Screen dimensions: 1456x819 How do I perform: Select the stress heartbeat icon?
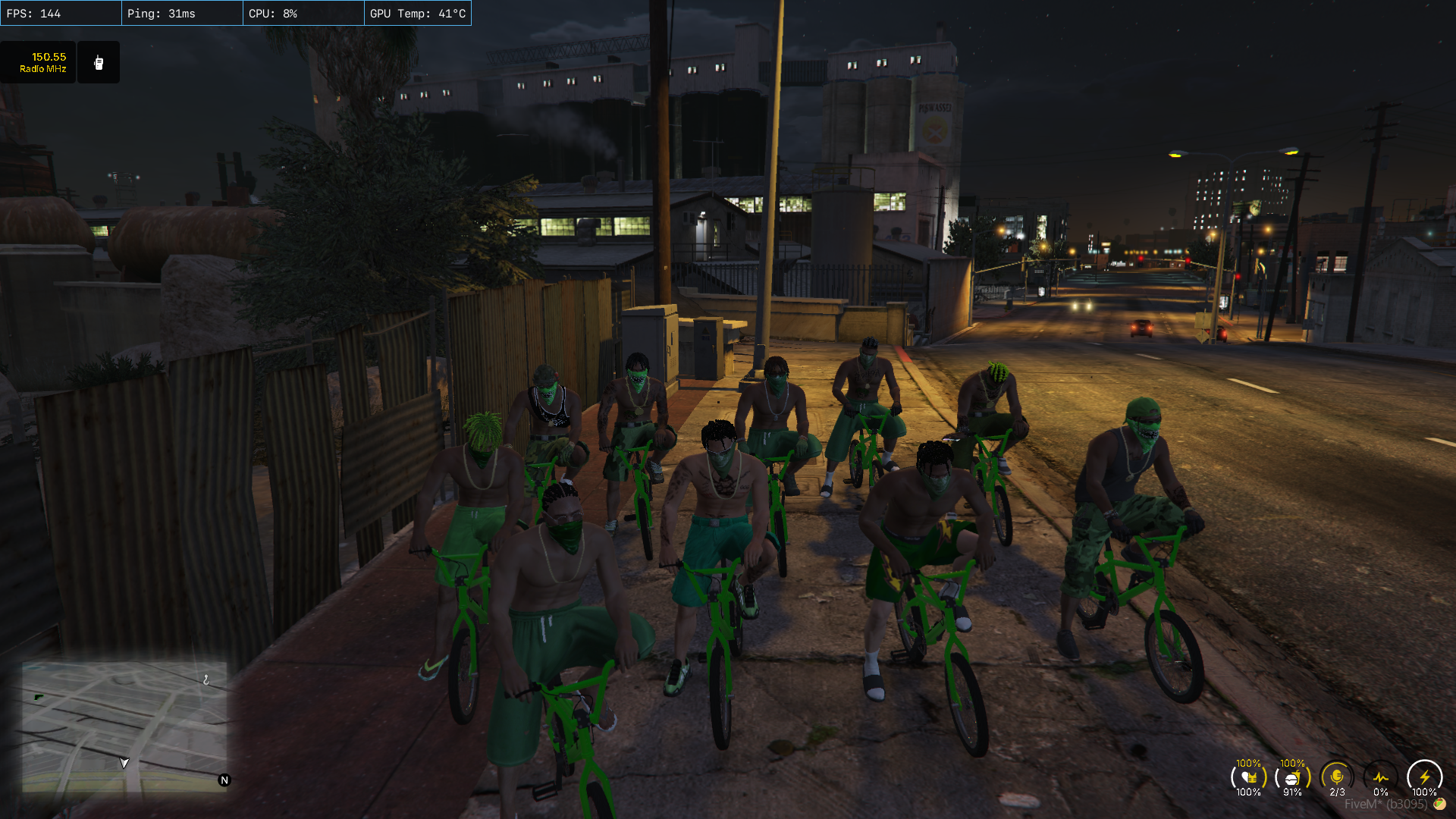tap(1380, 777)
